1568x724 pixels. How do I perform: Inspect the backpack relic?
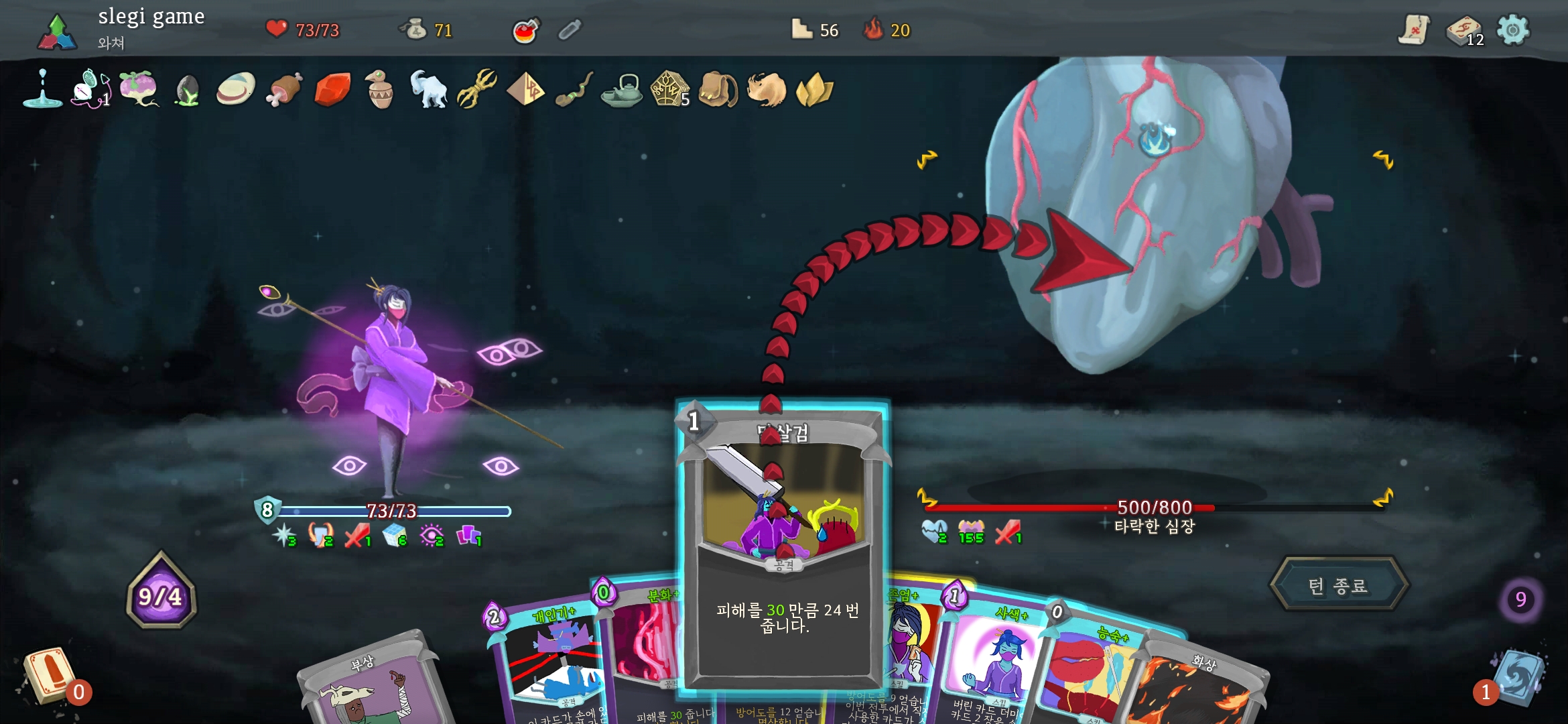718,90
